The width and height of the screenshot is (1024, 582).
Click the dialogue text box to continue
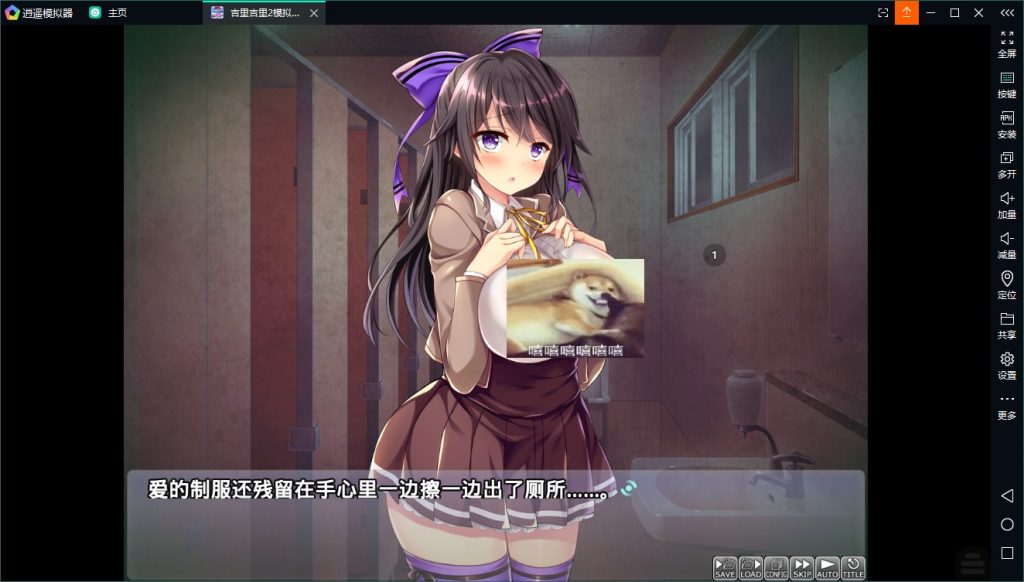click(x=495, y=505)
